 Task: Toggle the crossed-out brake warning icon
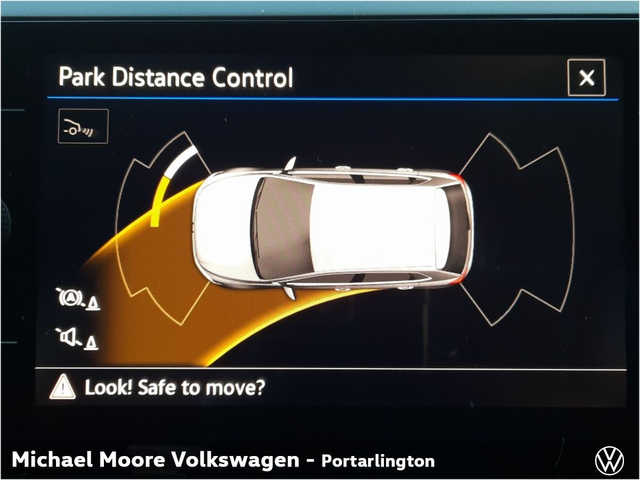[x=77, y=299]
